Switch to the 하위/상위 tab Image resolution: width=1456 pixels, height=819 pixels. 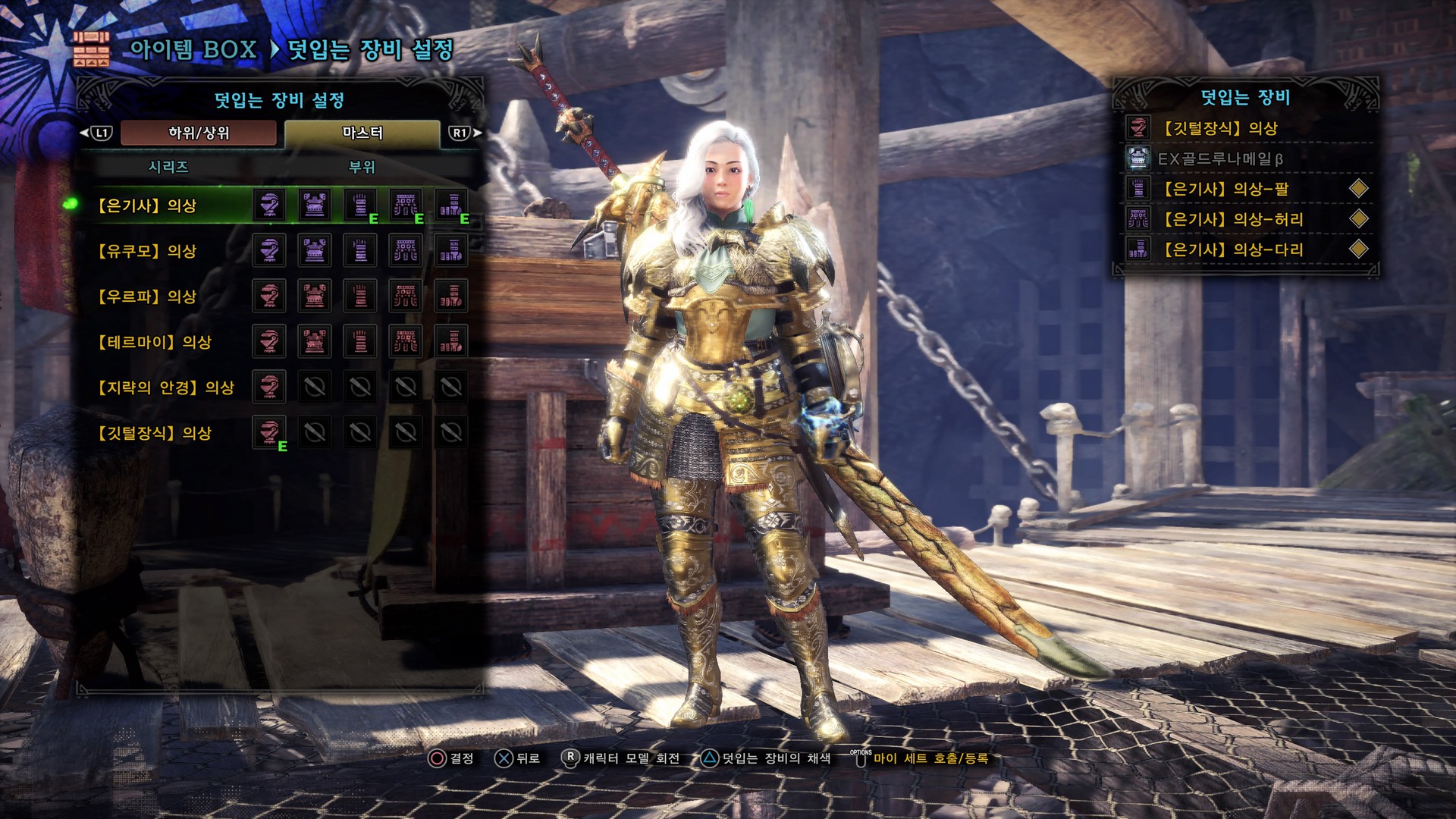[199, 133]
